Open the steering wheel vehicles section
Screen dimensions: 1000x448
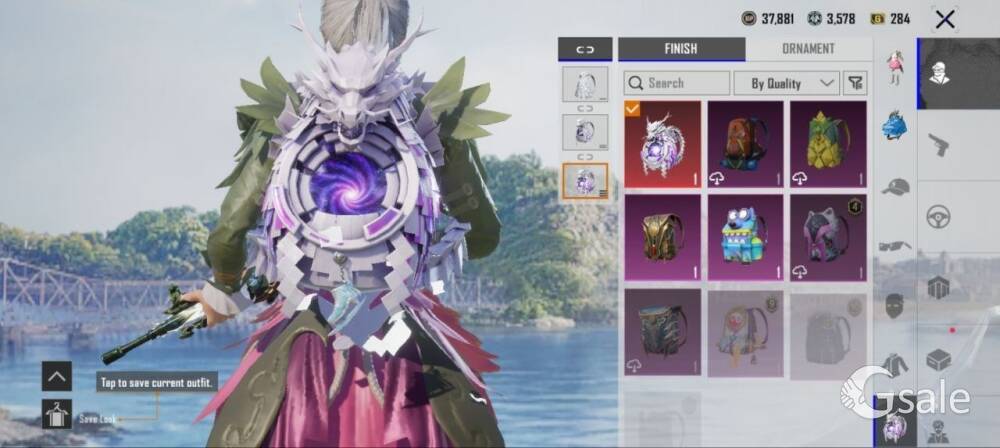[x=938, y=216]
